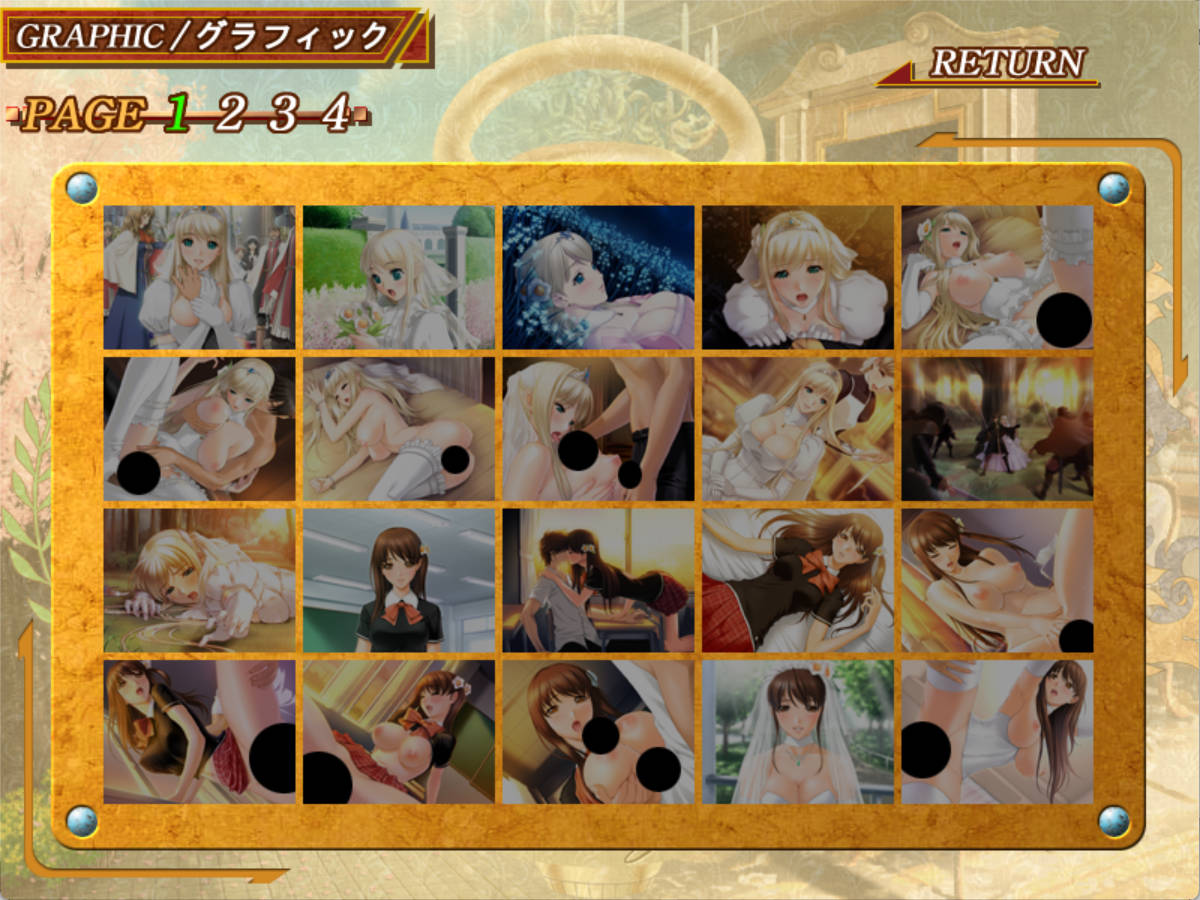Image resolution: width=1200 pixels, height=900 pixels.
Task: Go to gallery page 4
Action: pos(335,114)
